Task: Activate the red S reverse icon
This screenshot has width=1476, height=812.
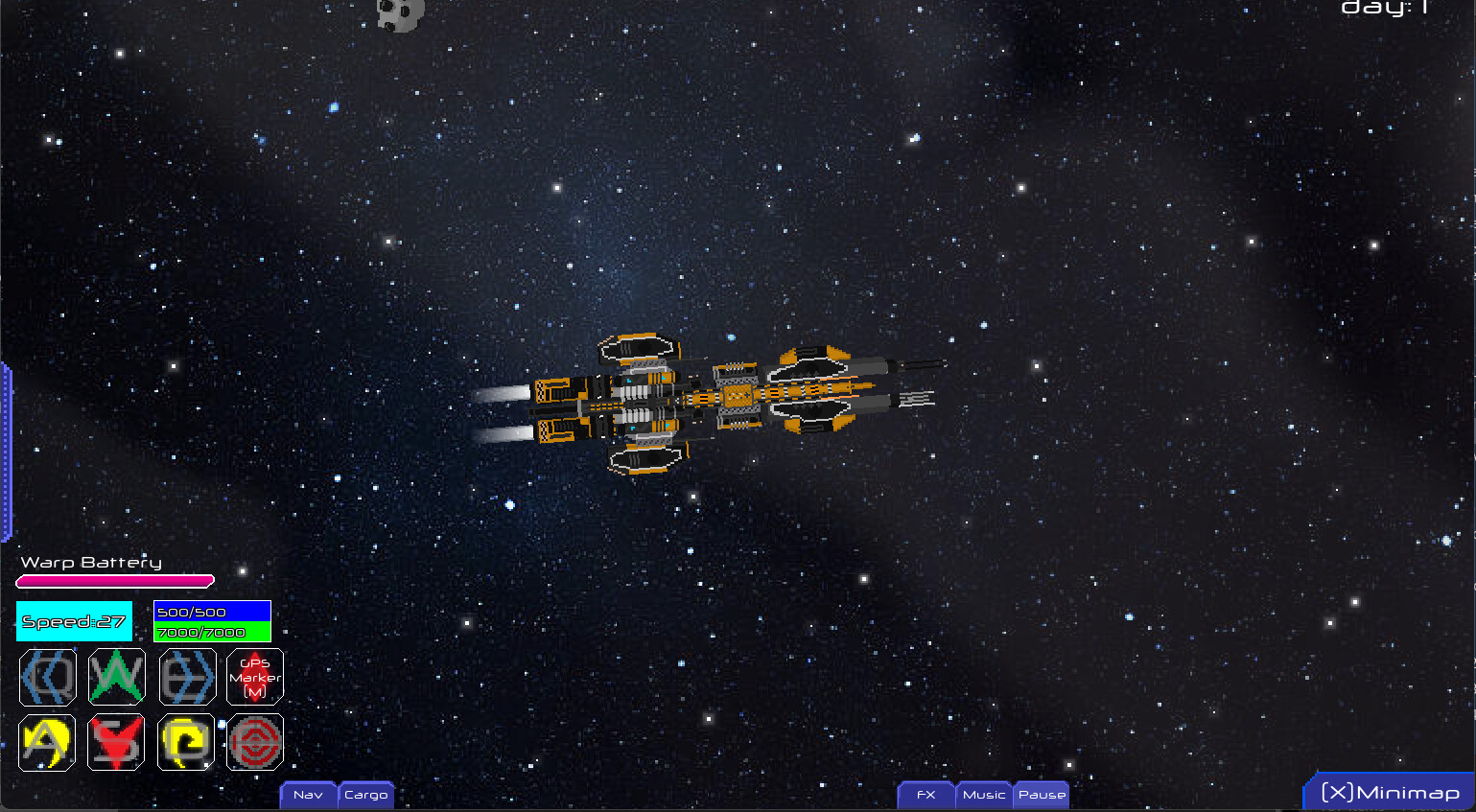Action: (x=116, y=742)
